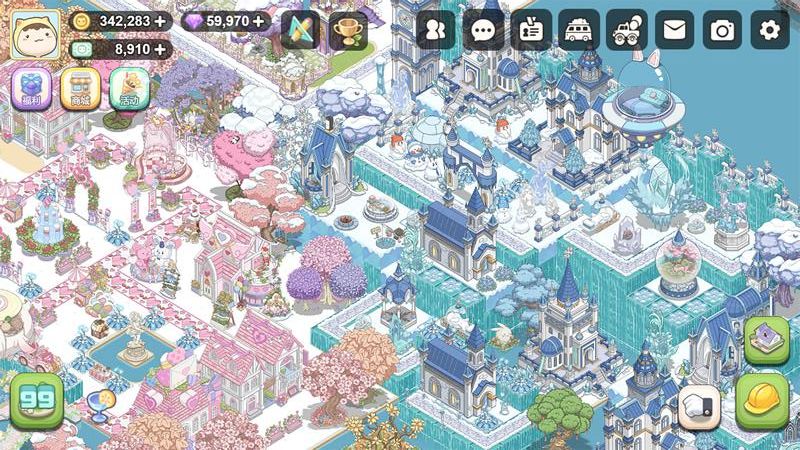Select the camper van icon

(579, 31)
